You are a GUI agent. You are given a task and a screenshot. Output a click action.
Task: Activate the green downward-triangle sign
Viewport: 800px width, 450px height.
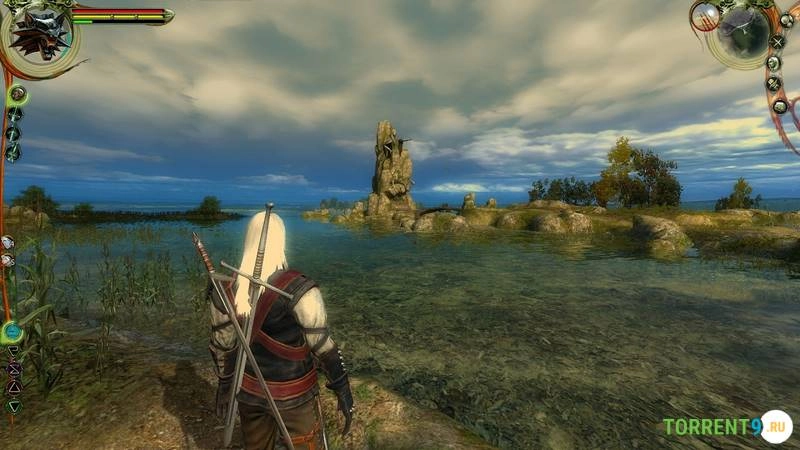(14, 406)
